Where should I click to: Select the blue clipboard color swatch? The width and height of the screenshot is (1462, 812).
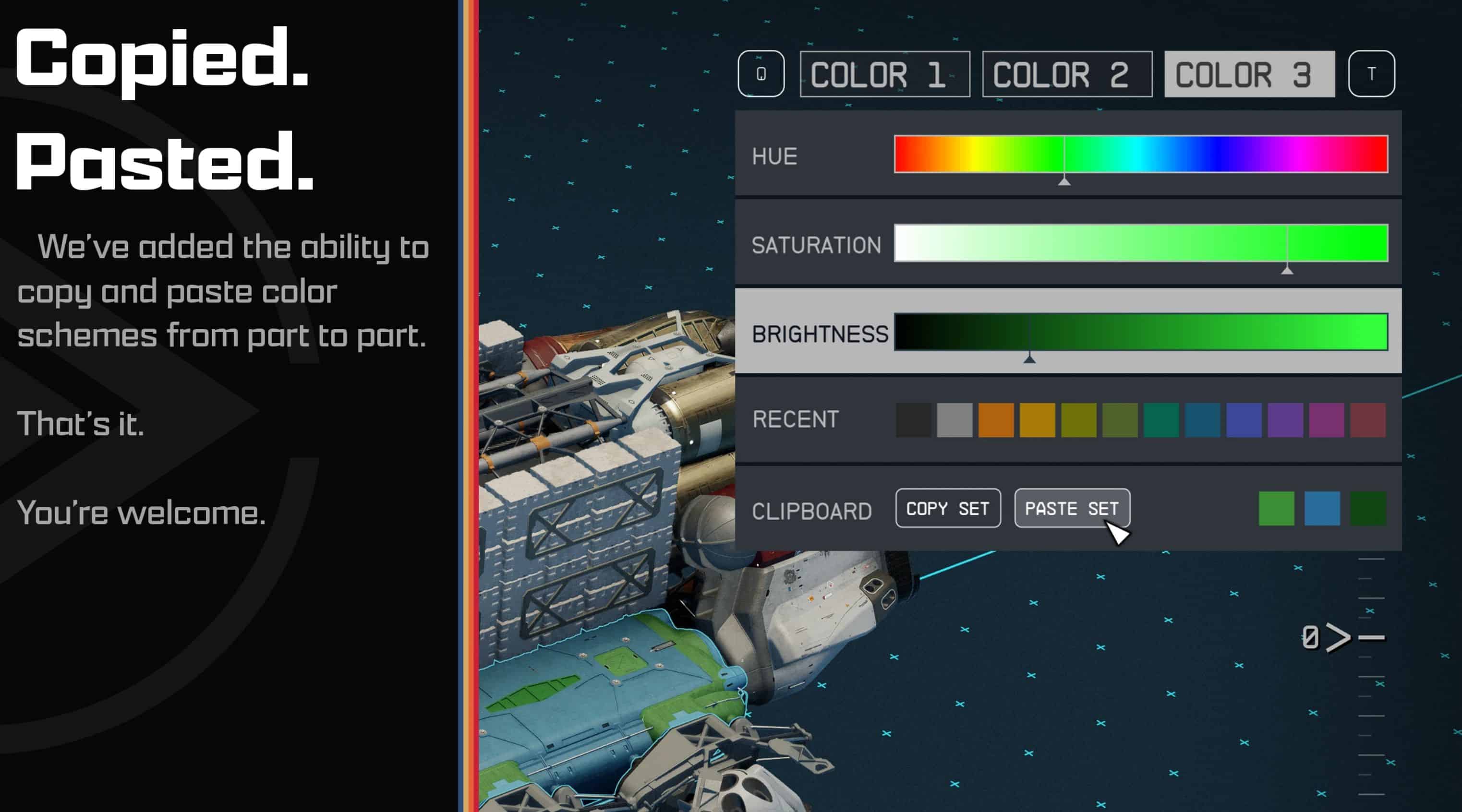[x=1322, y=508]
